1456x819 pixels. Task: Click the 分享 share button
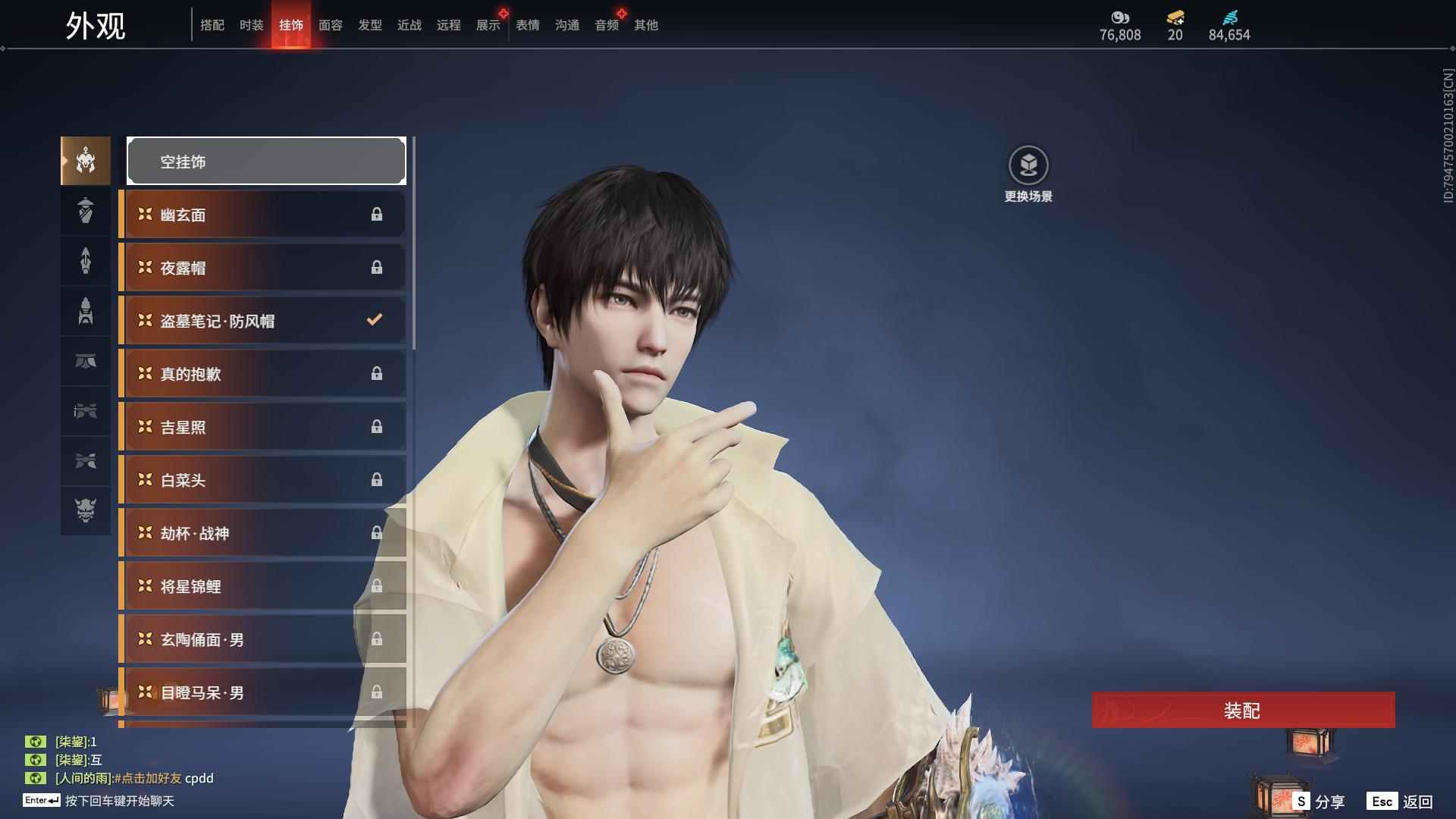pyautogui.click(x=1319, y=802)
